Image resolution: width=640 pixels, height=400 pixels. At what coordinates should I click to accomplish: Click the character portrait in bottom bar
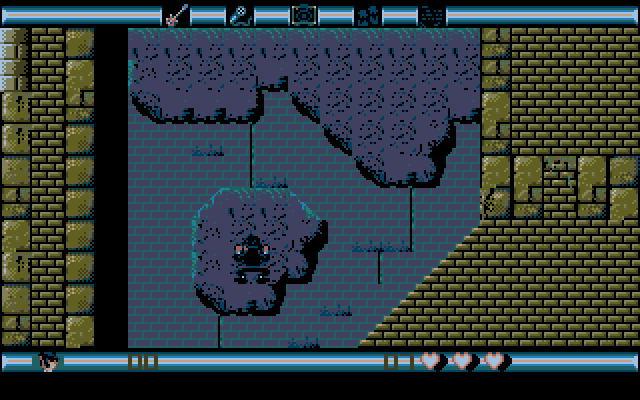(49, 361)
